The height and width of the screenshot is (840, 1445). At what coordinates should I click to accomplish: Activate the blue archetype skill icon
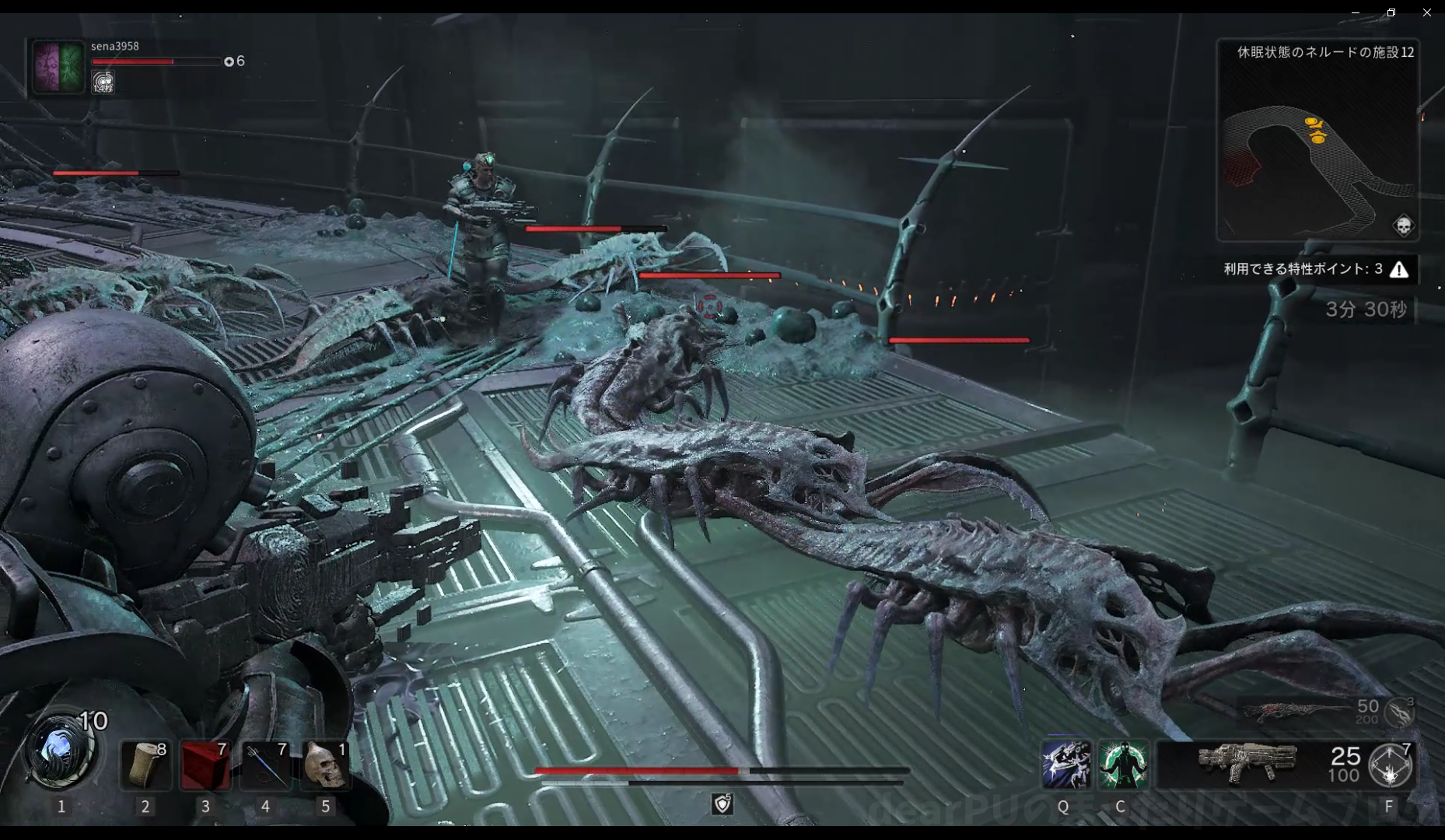pos(1065,765)
